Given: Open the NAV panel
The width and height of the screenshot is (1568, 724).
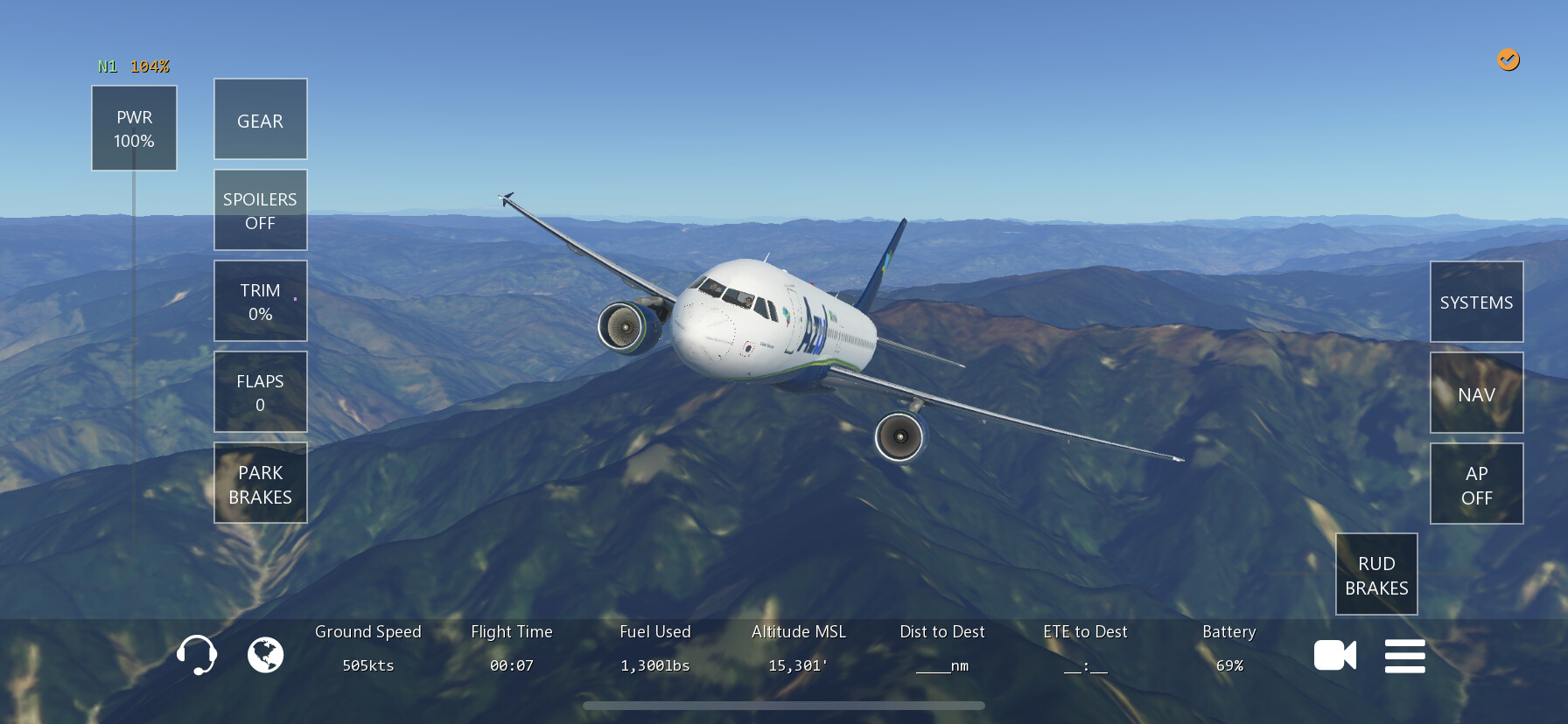Looking at the screenshot, I should pyautogui.click(x=1476, y=393).
